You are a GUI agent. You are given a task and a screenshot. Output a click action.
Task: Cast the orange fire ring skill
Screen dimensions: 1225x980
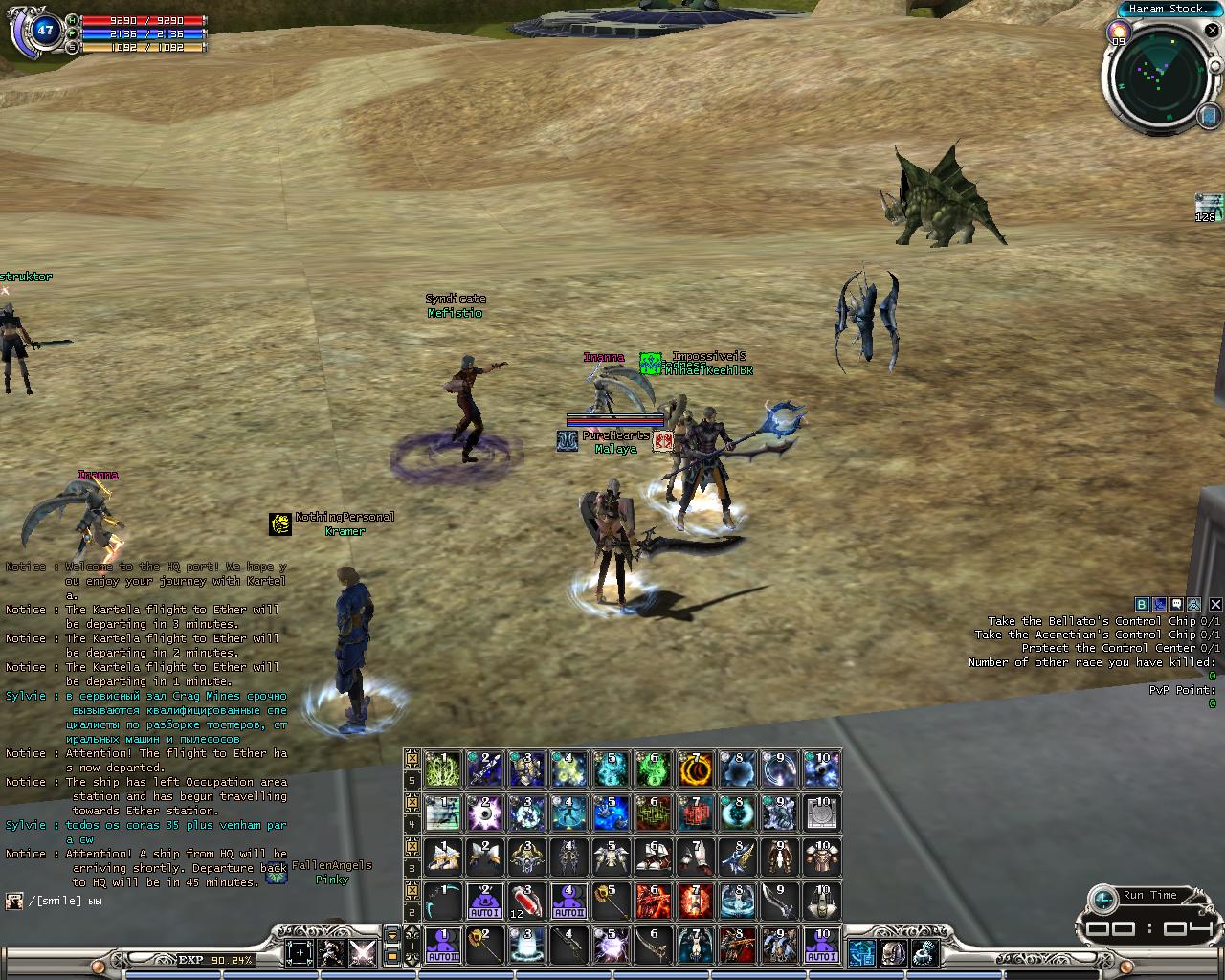[695, 768]
